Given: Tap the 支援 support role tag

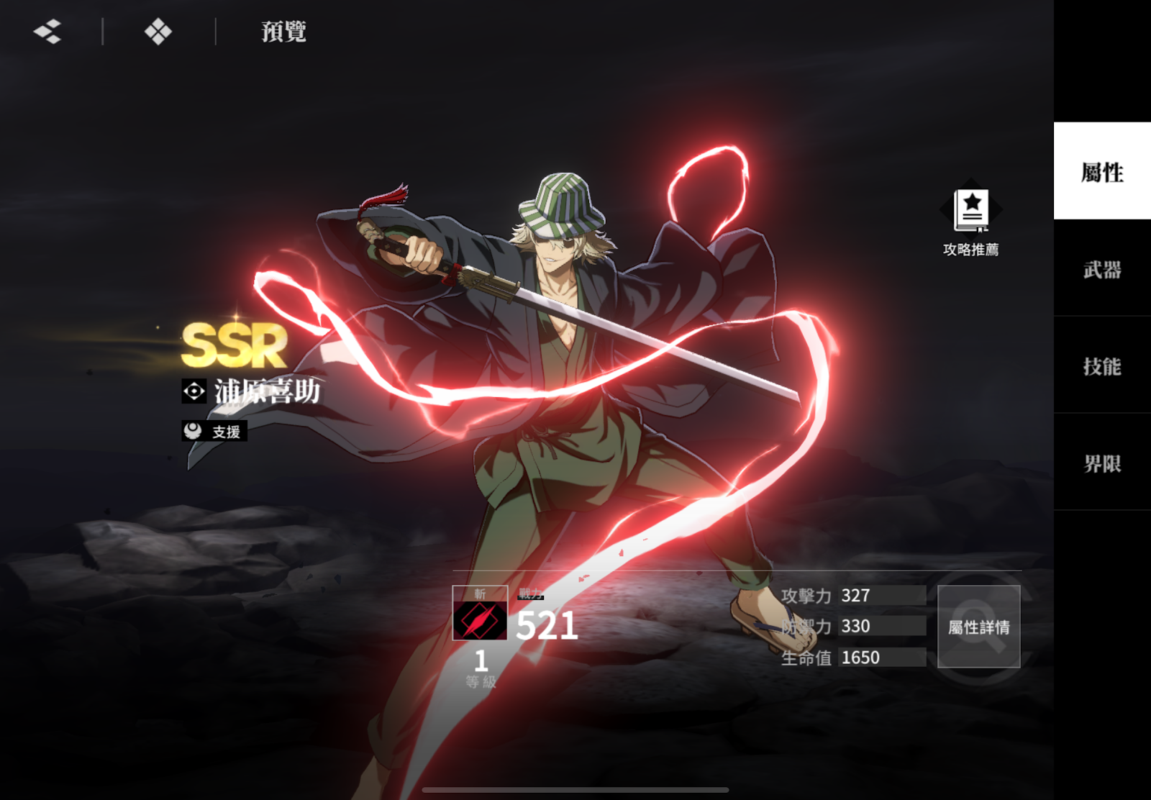Looking at the screenshot, I should (x=214, y=431).
